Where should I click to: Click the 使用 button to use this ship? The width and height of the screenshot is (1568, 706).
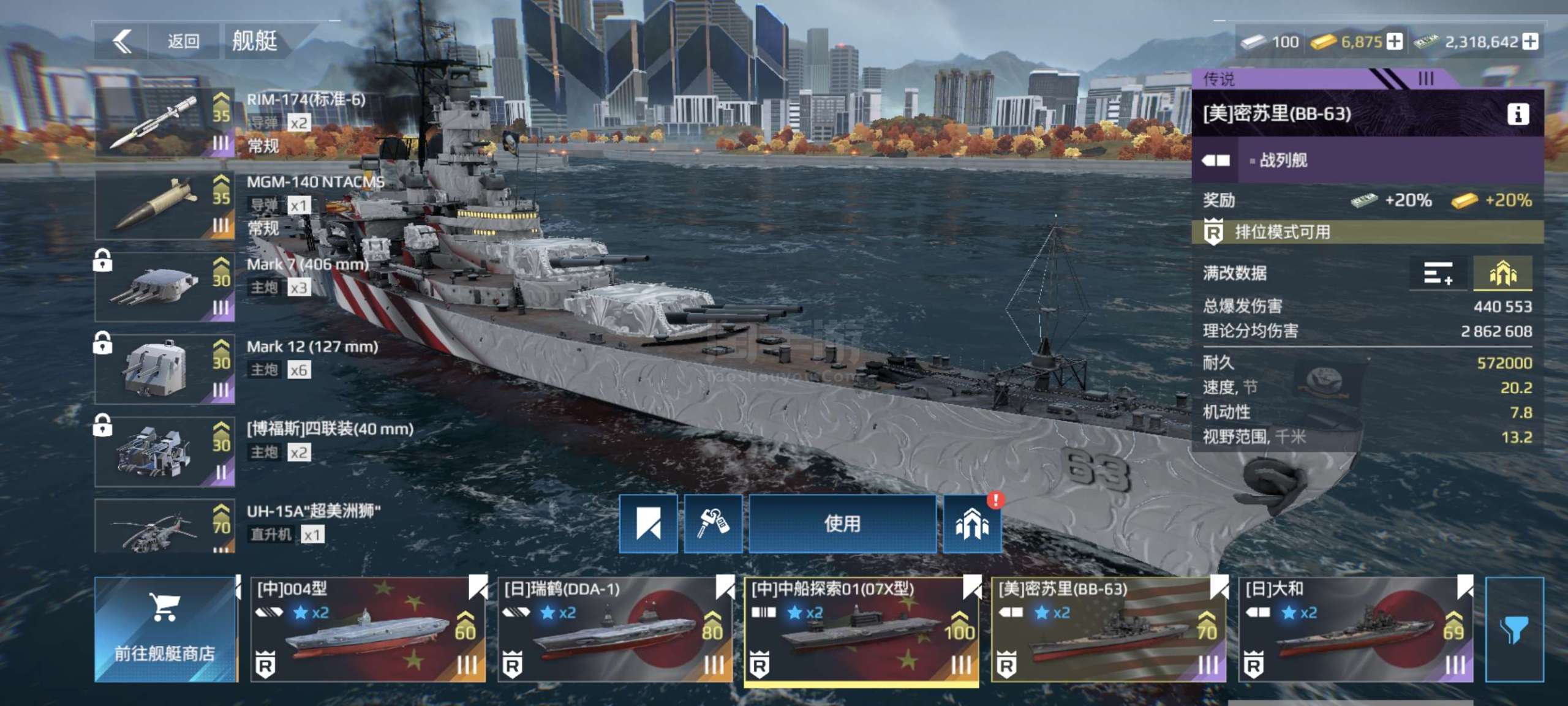[x=842, y=524]
